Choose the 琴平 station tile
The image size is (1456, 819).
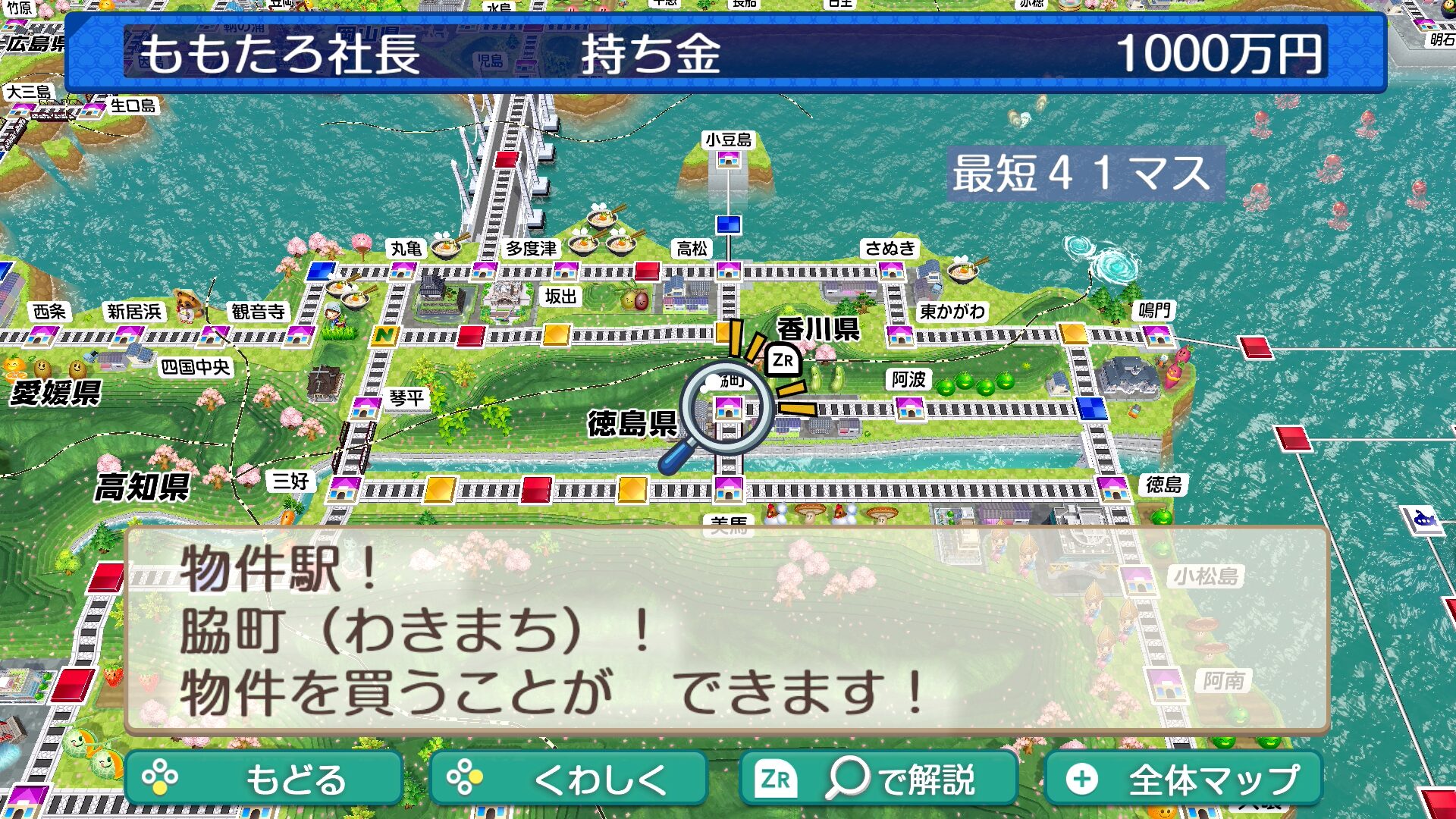pyautogui.click(x=366, y=407)
